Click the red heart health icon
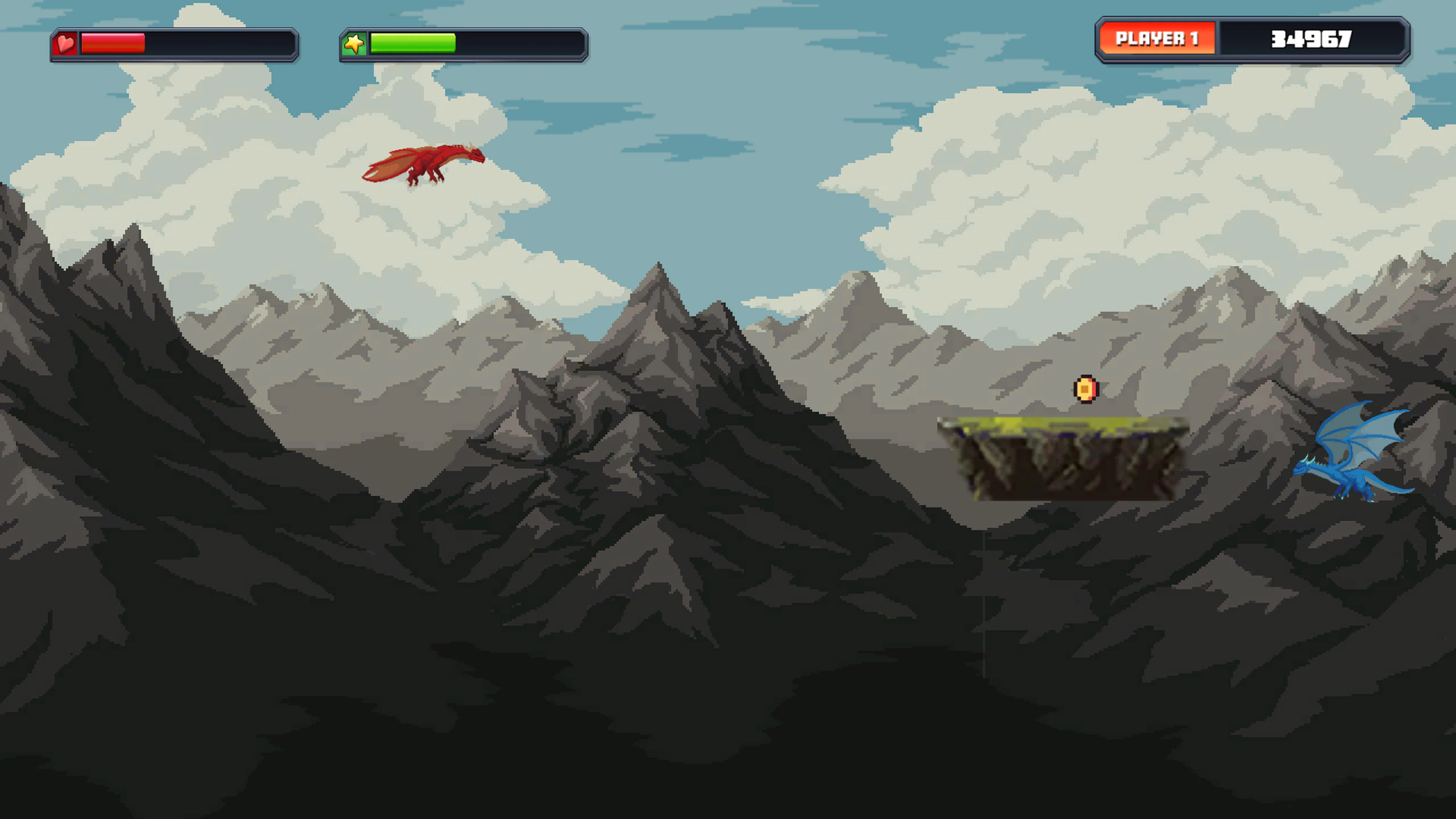Screen dimensions: 1456x819 coord(66,44)
